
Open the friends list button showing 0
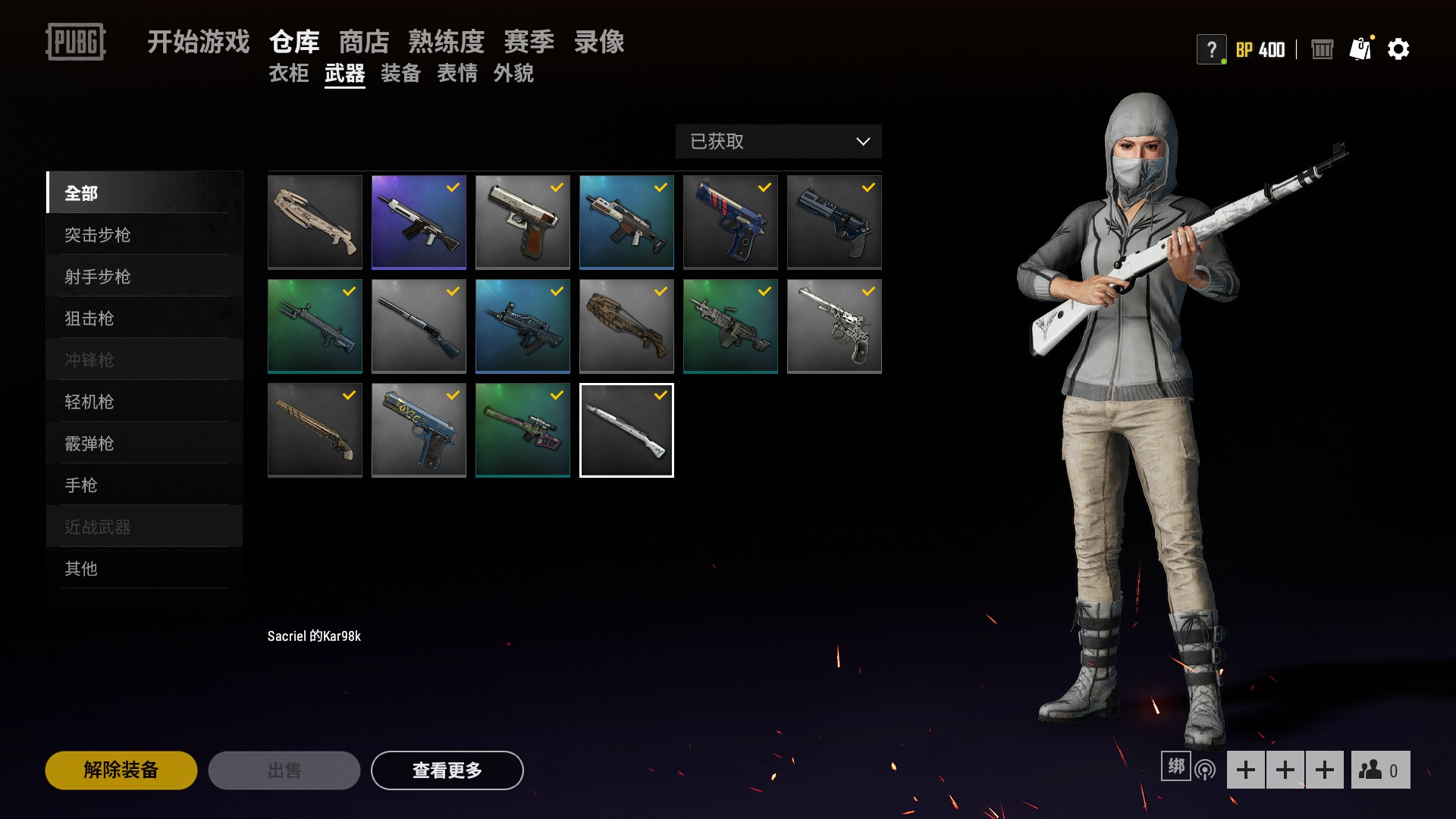click(1380, 770)
